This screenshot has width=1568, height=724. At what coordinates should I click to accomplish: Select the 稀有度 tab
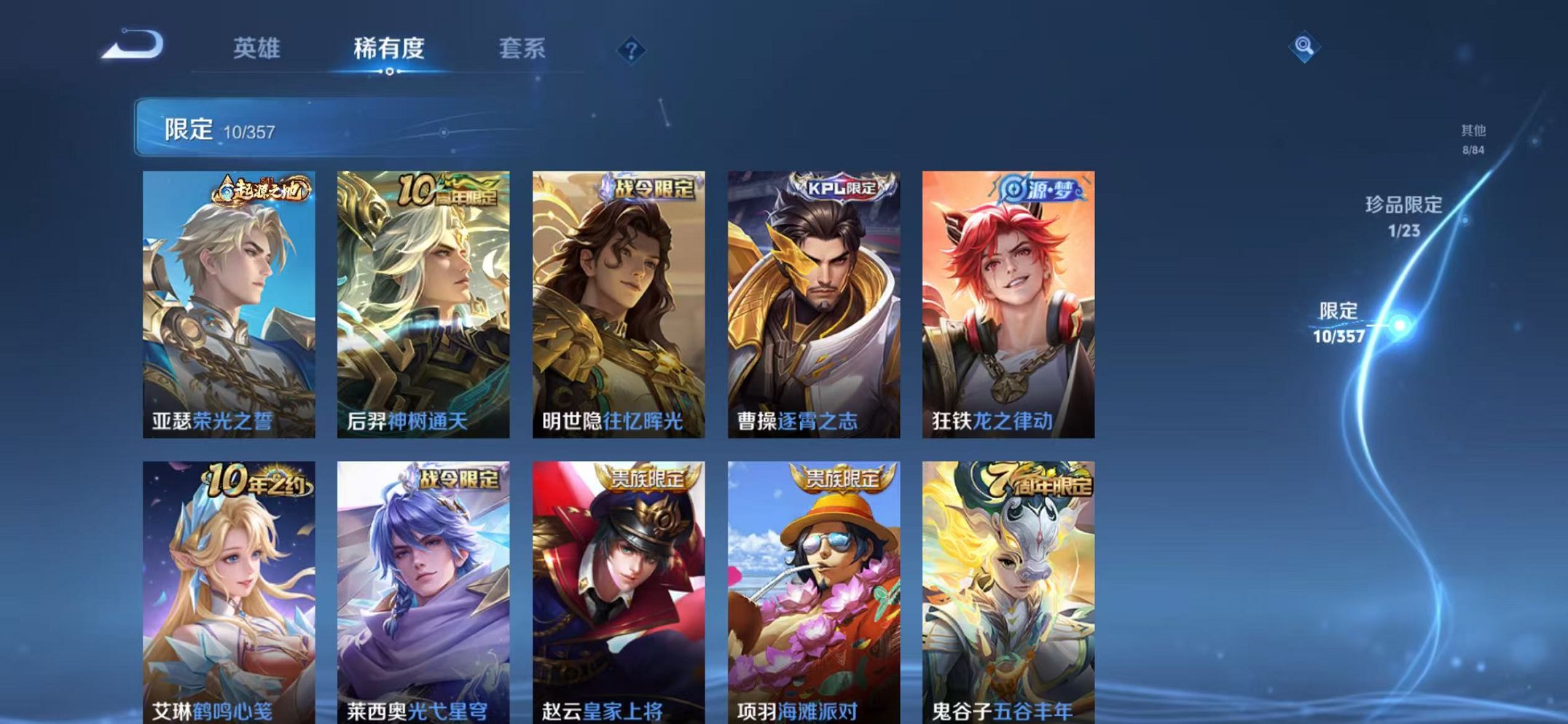pyautogui.click(x=392, y=47)
